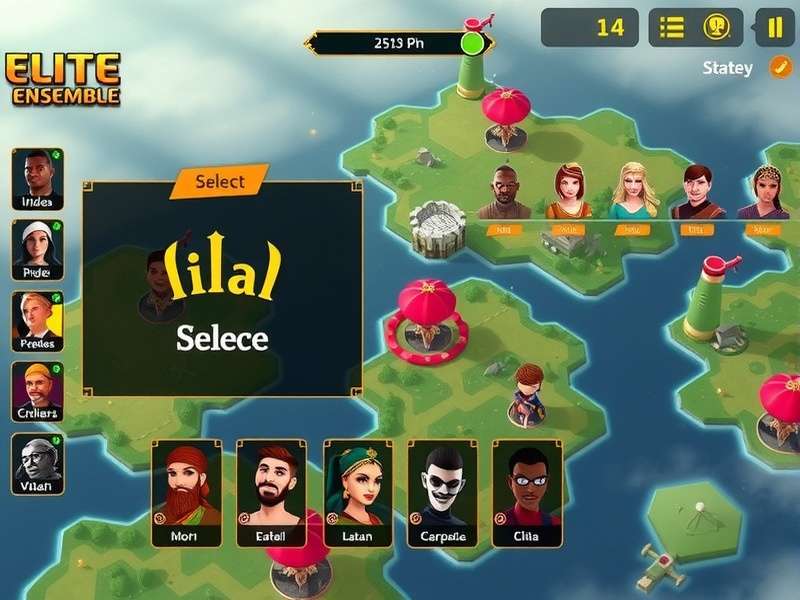Pick the Latan character card
800x600 pixels.
point(357,493)
